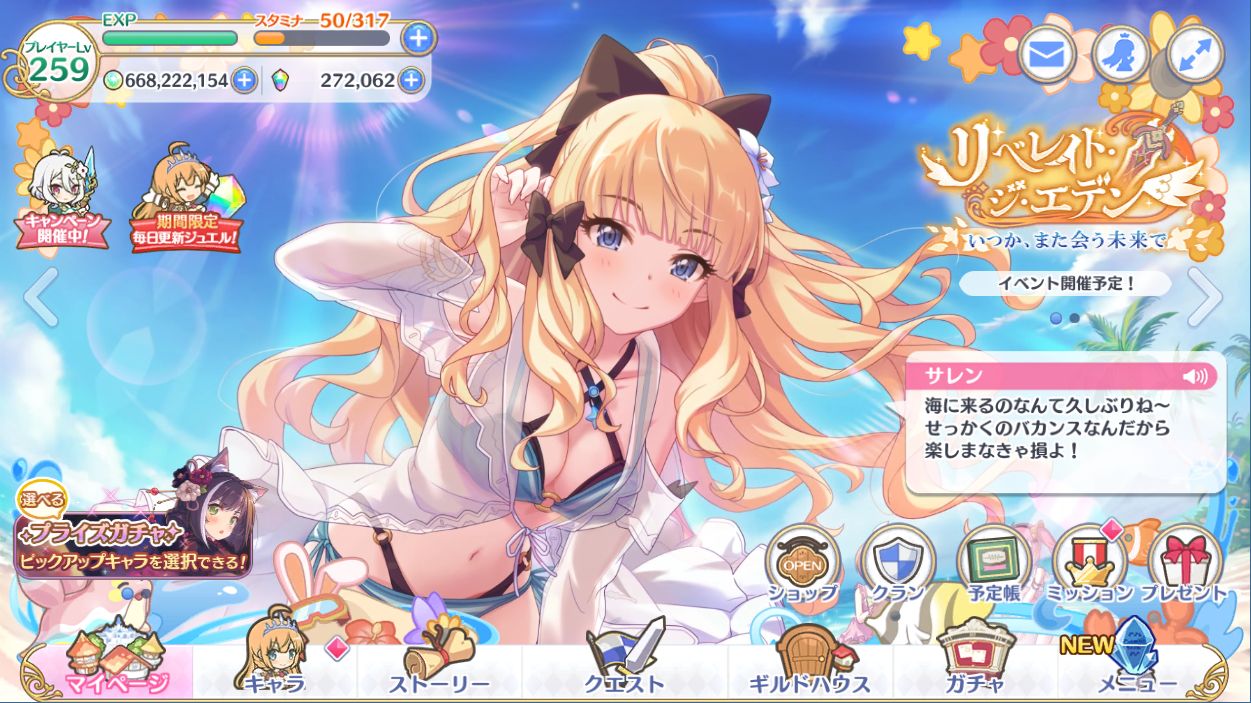Screen dimensions: 1251x703
Task: Add stamina with the plus button
Action: (x=418, y=38)
